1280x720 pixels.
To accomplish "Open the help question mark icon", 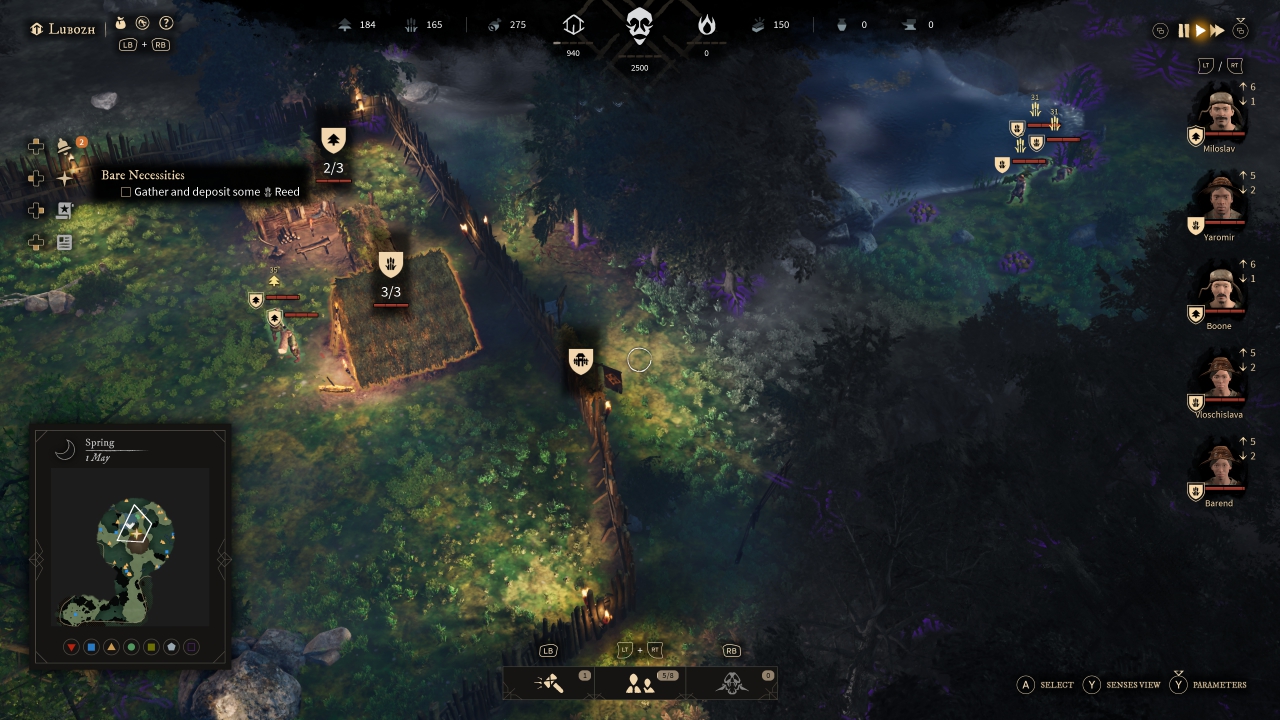I will pos(166,23).
